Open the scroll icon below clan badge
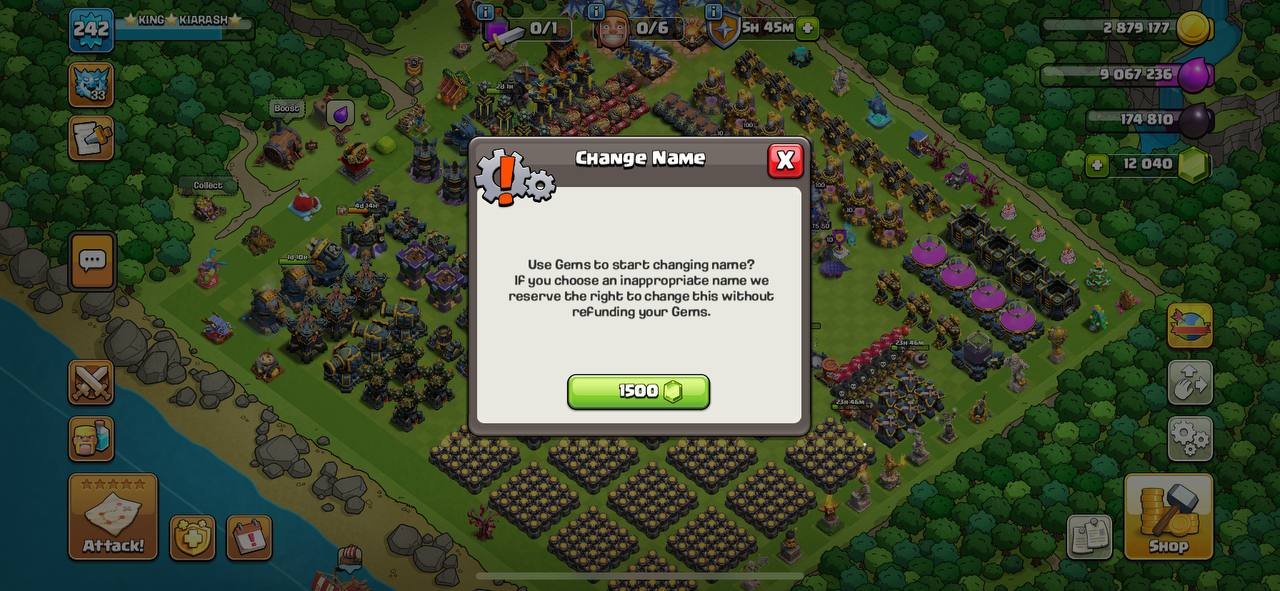The height and width of the screenshot is (591, 1280). click(x=90, y=138)
